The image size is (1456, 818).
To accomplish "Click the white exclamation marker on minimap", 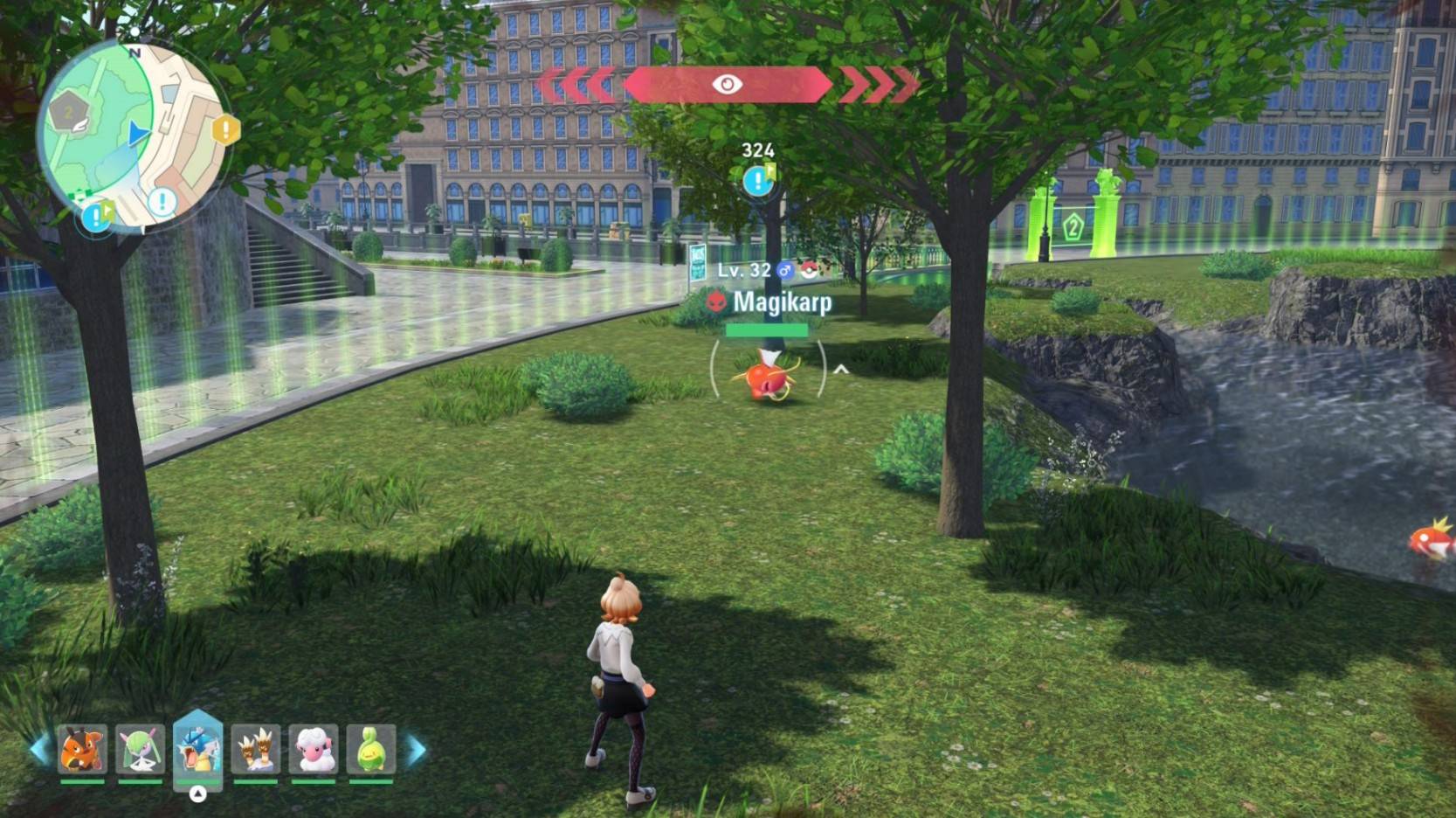I will coord(162,202).
